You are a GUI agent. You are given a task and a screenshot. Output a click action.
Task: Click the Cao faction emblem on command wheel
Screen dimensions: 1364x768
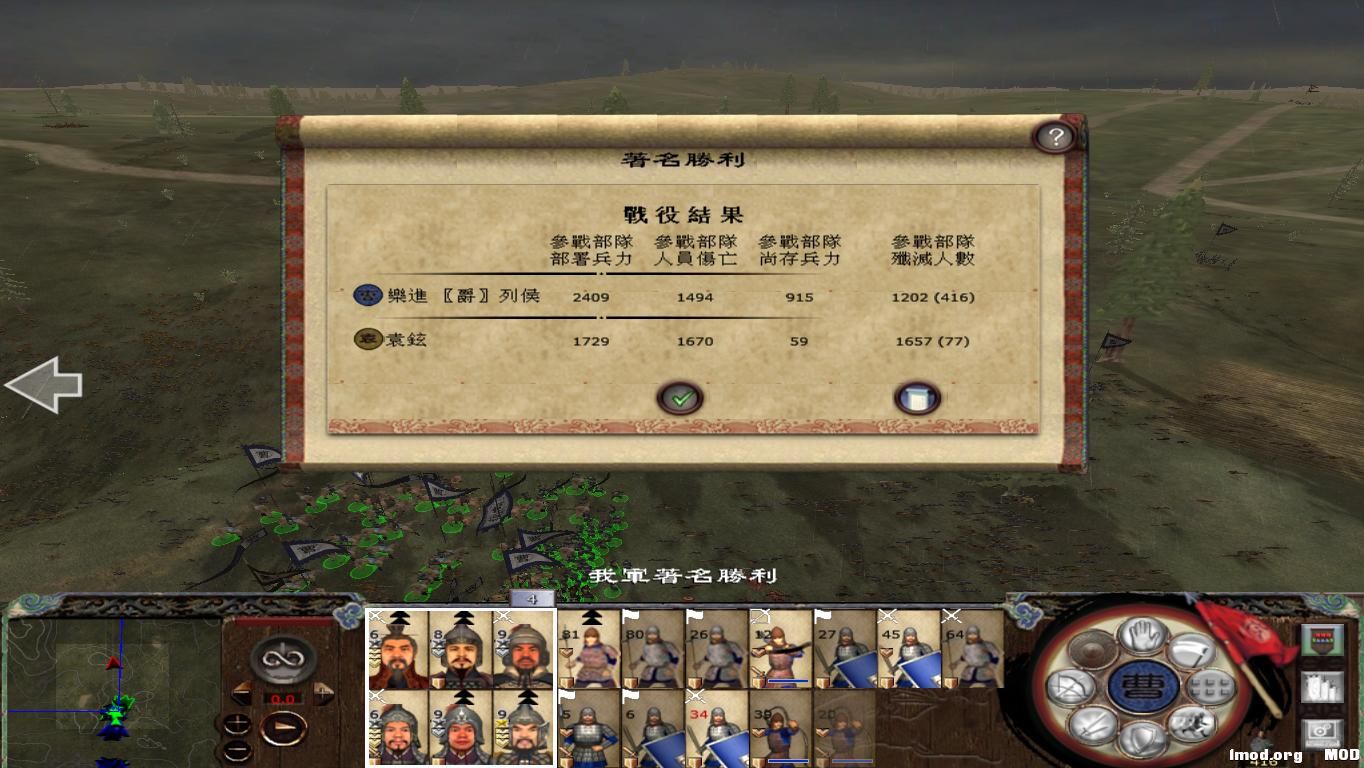point(1141,687)
